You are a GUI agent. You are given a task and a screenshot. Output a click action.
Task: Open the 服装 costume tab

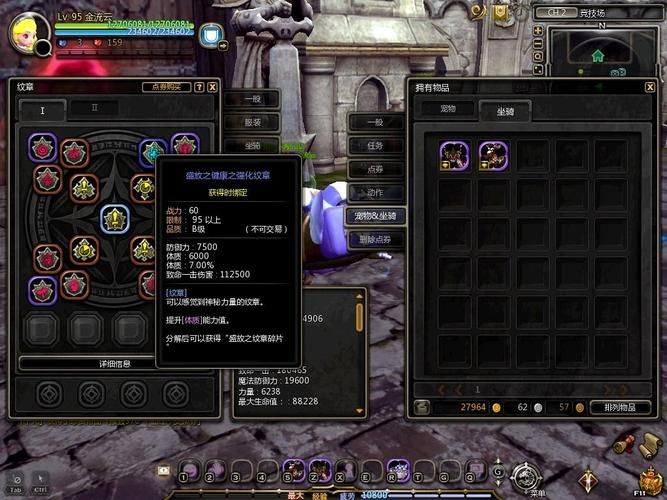252,122
